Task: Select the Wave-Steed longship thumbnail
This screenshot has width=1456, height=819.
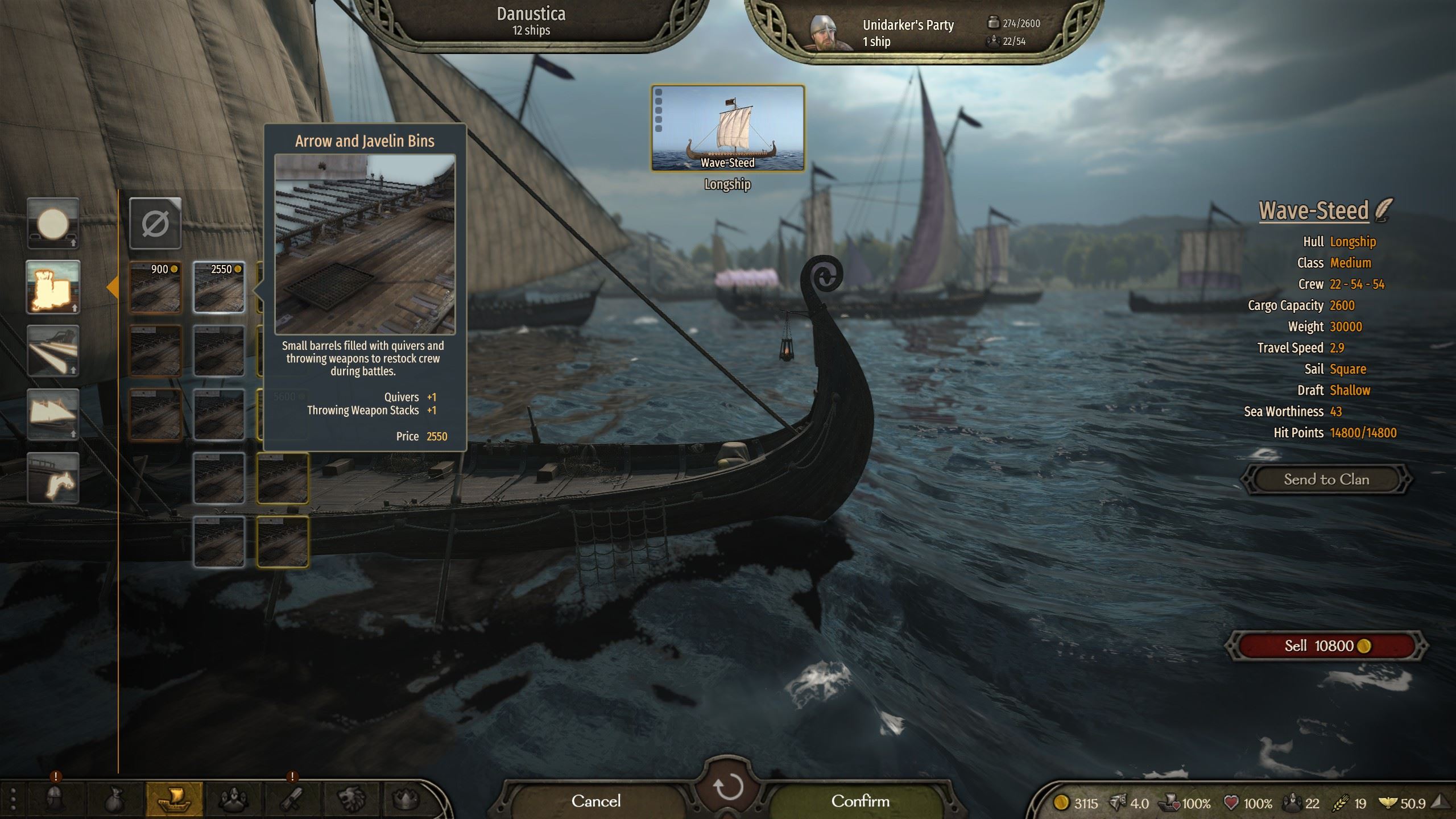Action: (x=727, y=128)
